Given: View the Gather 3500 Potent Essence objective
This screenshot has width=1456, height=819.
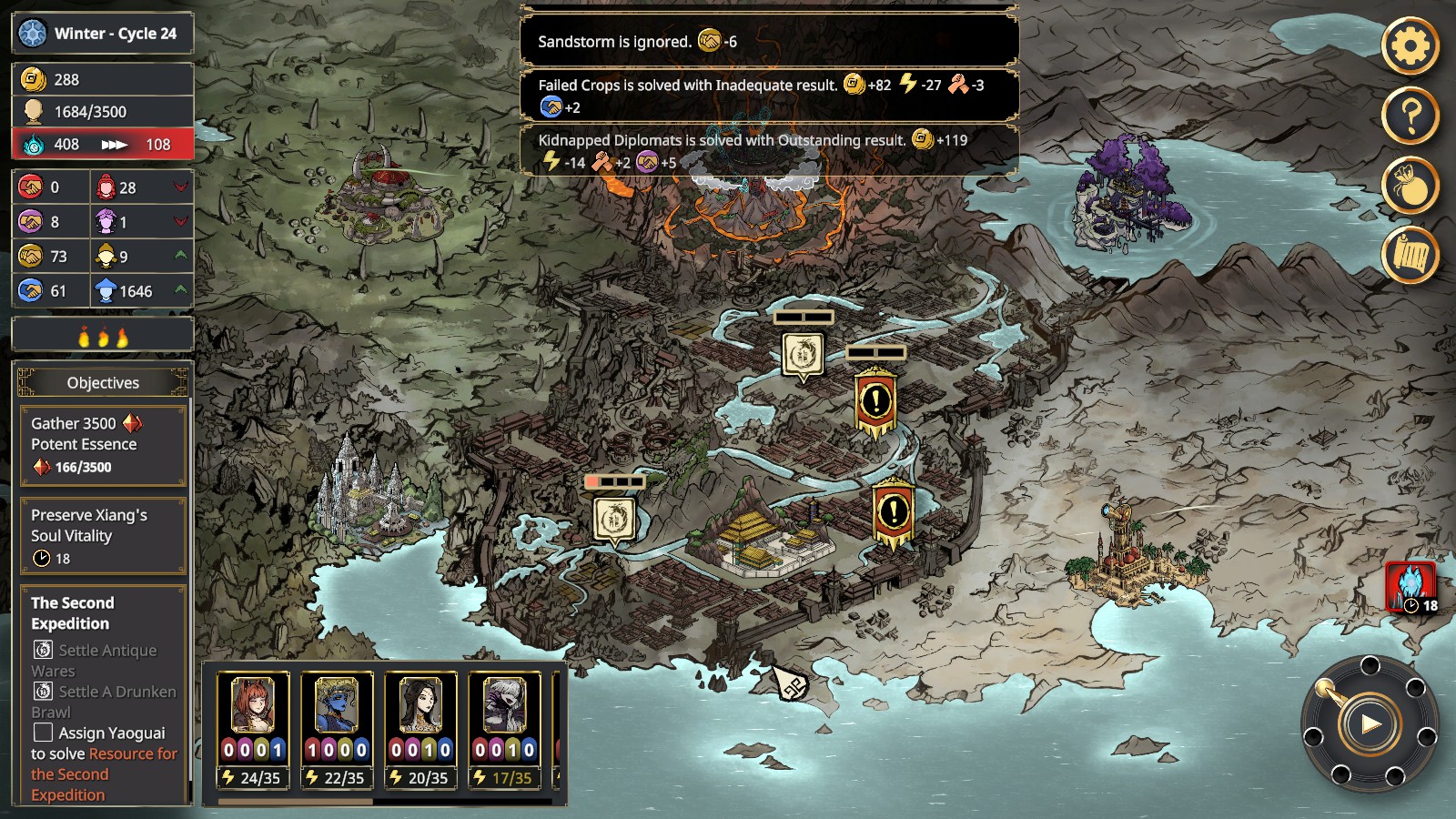Looking at the screenshot, I should tap(103, 445).
